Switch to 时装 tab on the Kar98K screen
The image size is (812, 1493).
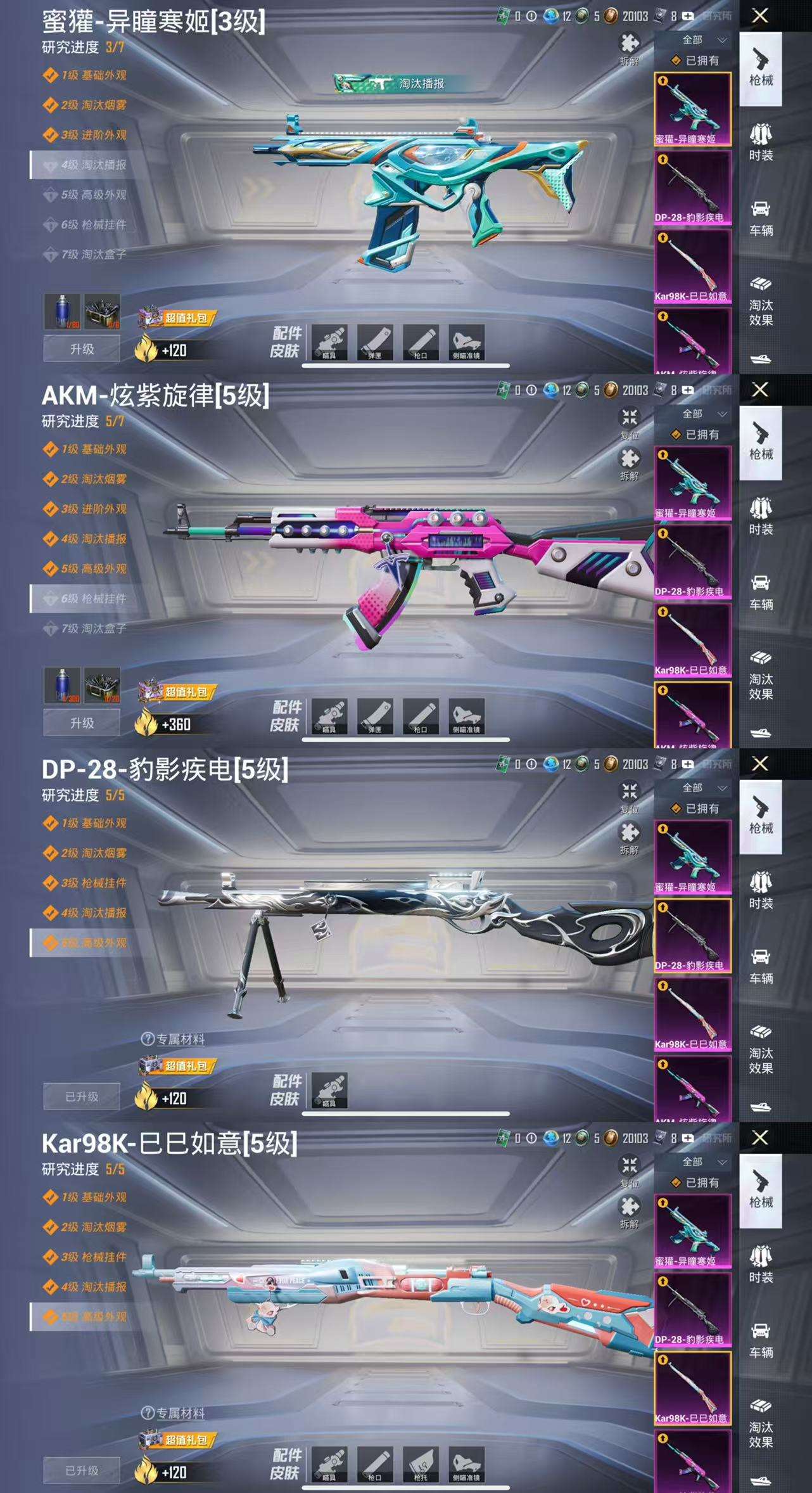point(761,1264)
